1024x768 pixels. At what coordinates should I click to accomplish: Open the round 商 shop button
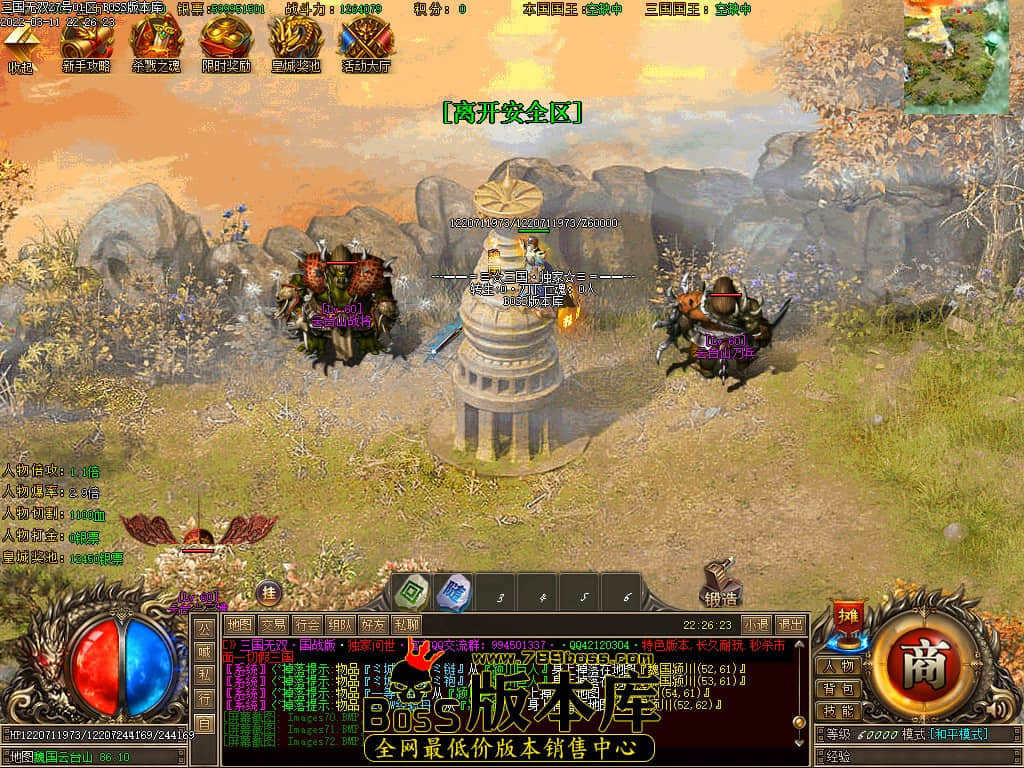point(916,664)
